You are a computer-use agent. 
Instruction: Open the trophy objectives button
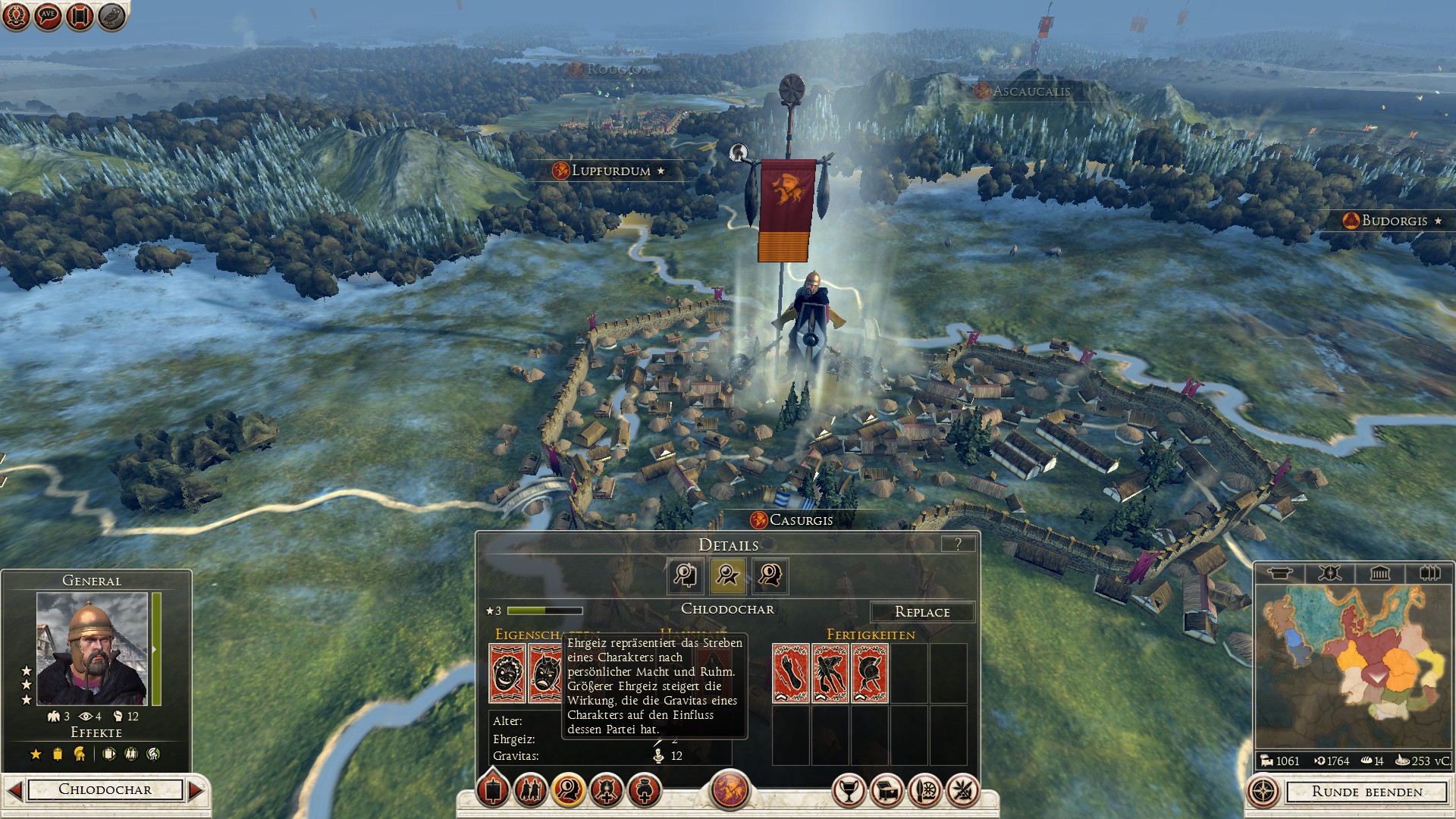point(849,791)
